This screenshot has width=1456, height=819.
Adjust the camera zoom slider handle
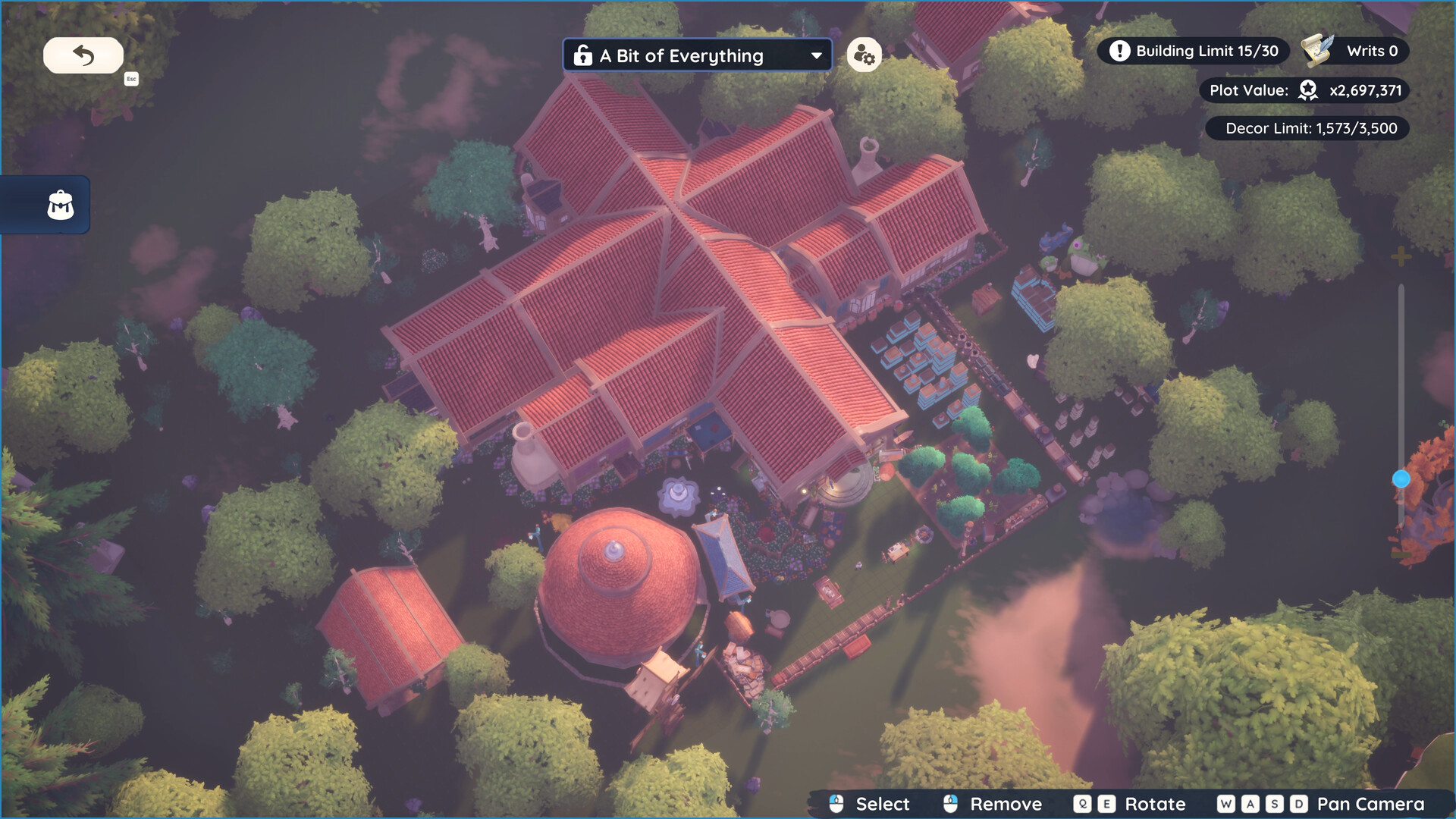[1401, 479]
